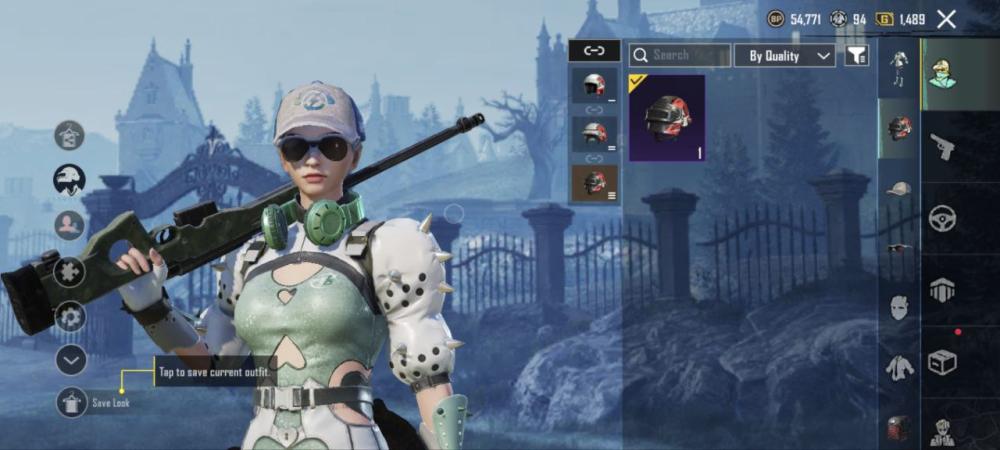Open the puzzle piece icon
The height and width of the screenshot is (450, 1000).
69,271
